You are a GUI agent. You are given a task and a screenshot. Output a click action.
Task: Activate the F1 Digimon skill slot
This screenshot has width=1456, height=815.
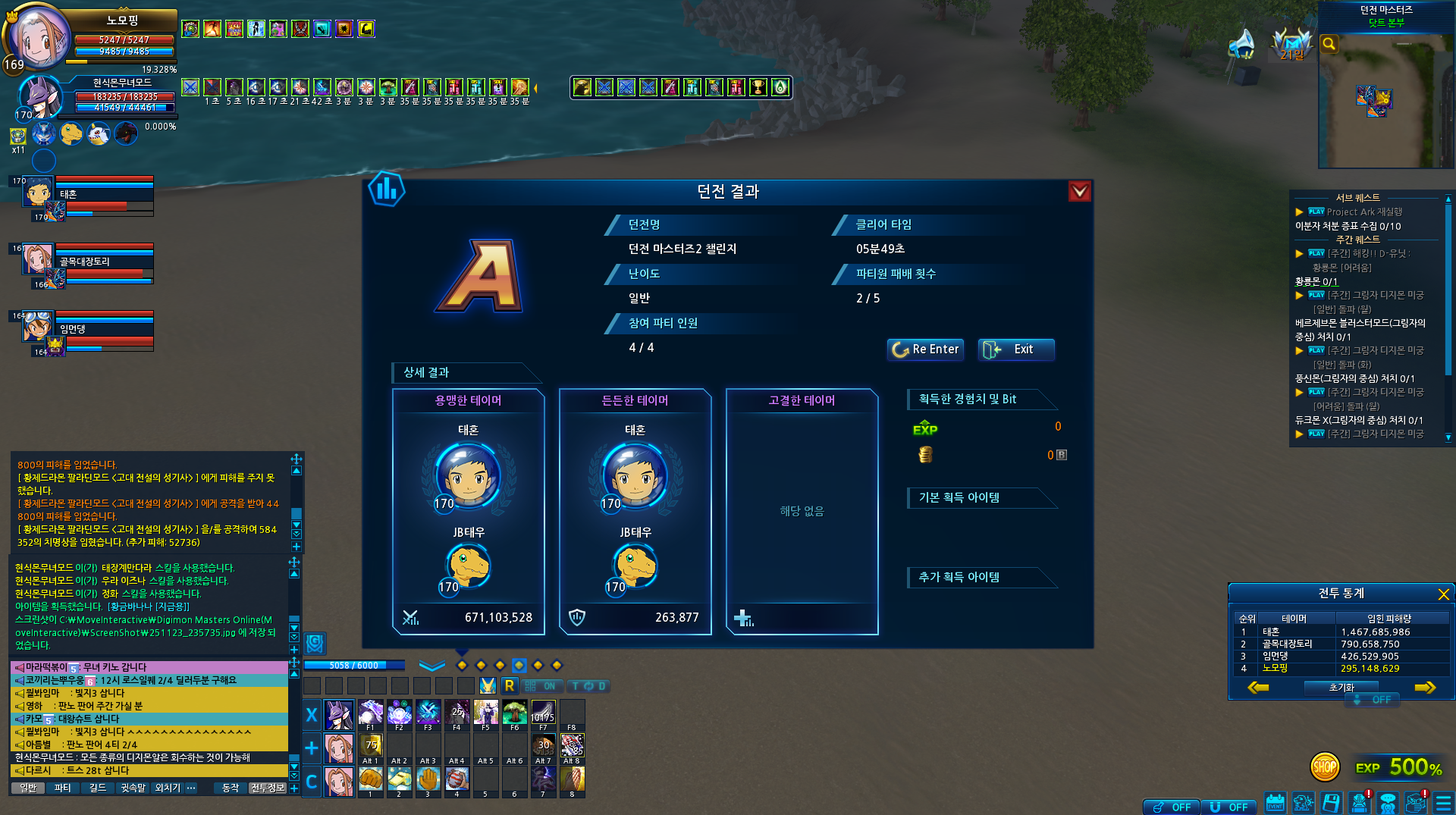point(370,714)
